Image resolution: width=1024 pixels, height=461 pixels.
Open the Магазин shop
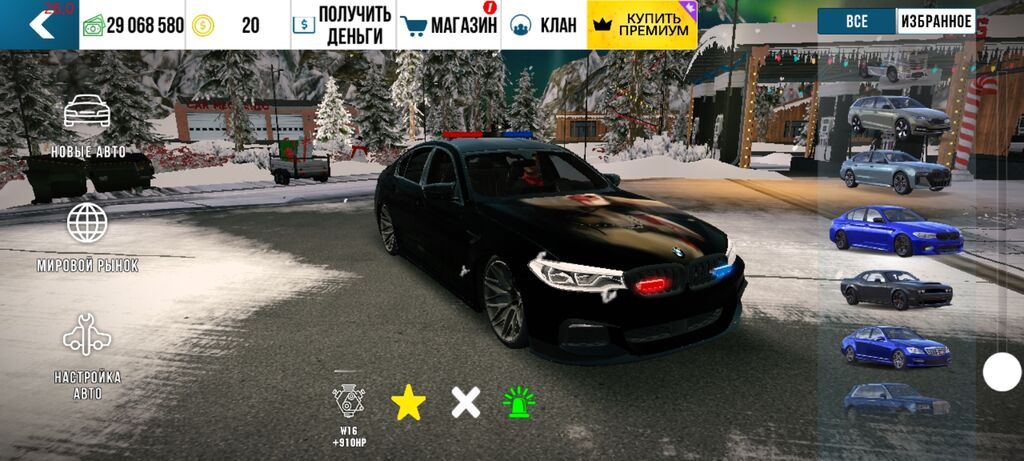tap(449, 25)
